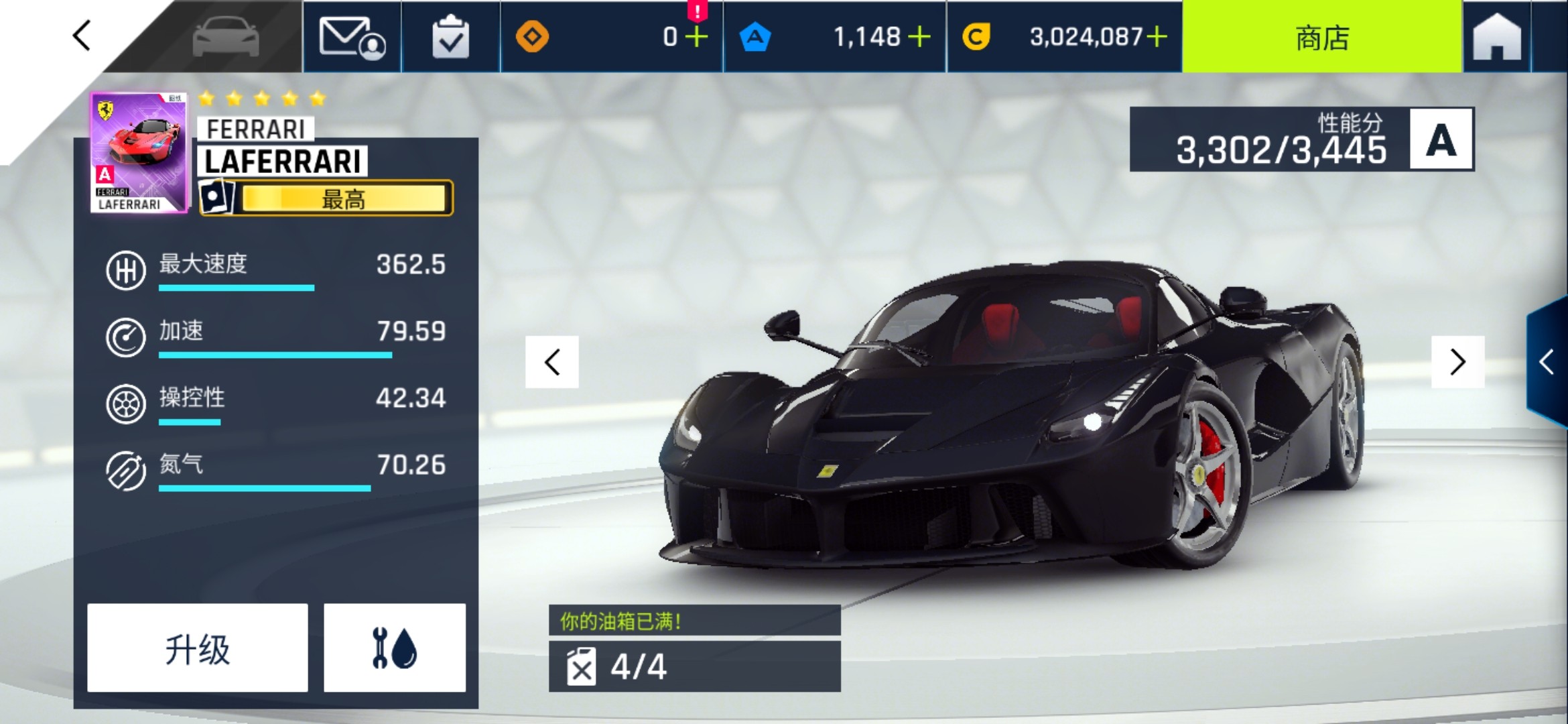
Task: Show the previous car with left arrow
Action: (552, 362)
